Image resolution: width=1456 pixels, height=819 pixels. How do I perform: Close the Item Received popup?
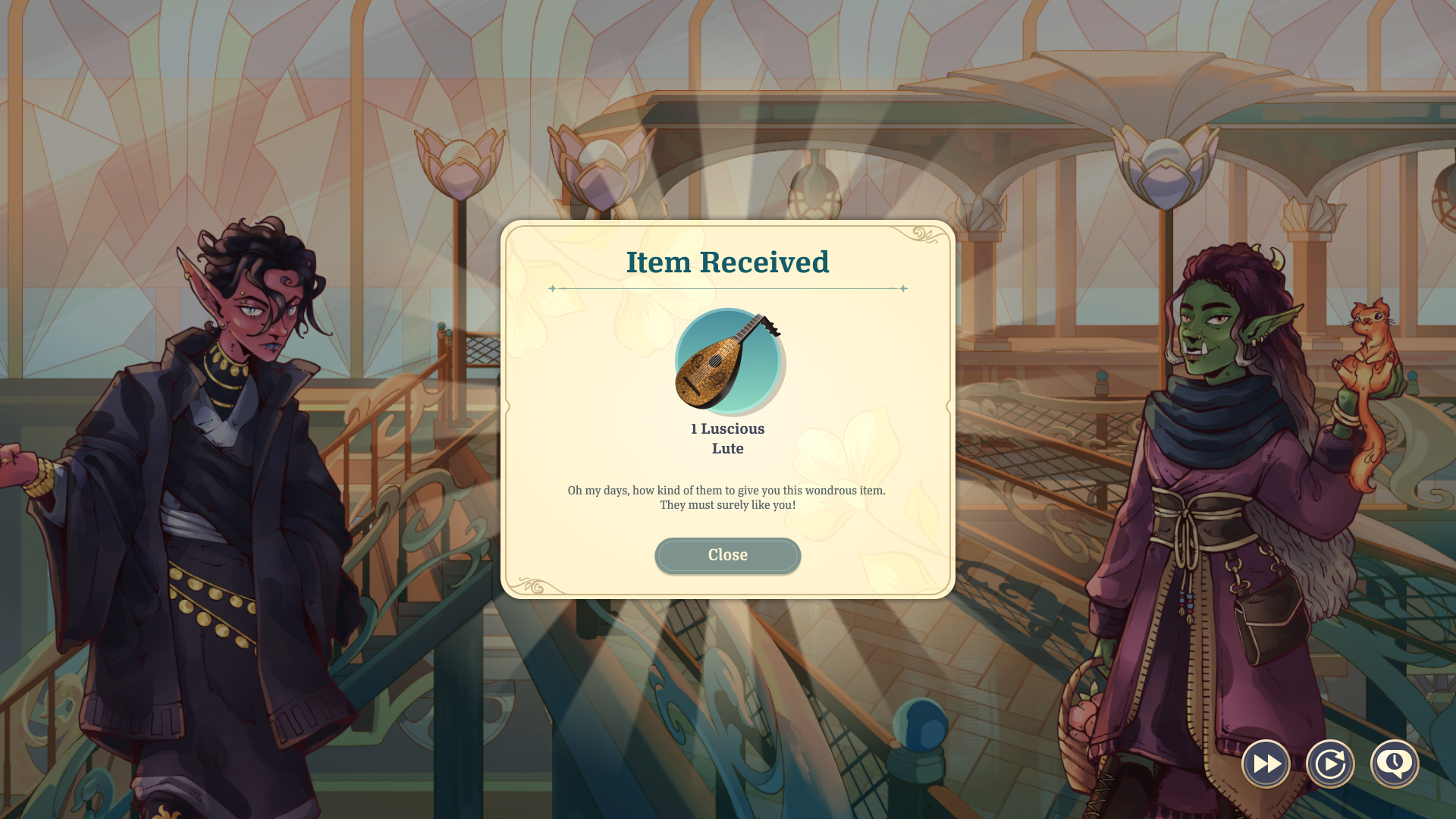[x=727, y=555]
